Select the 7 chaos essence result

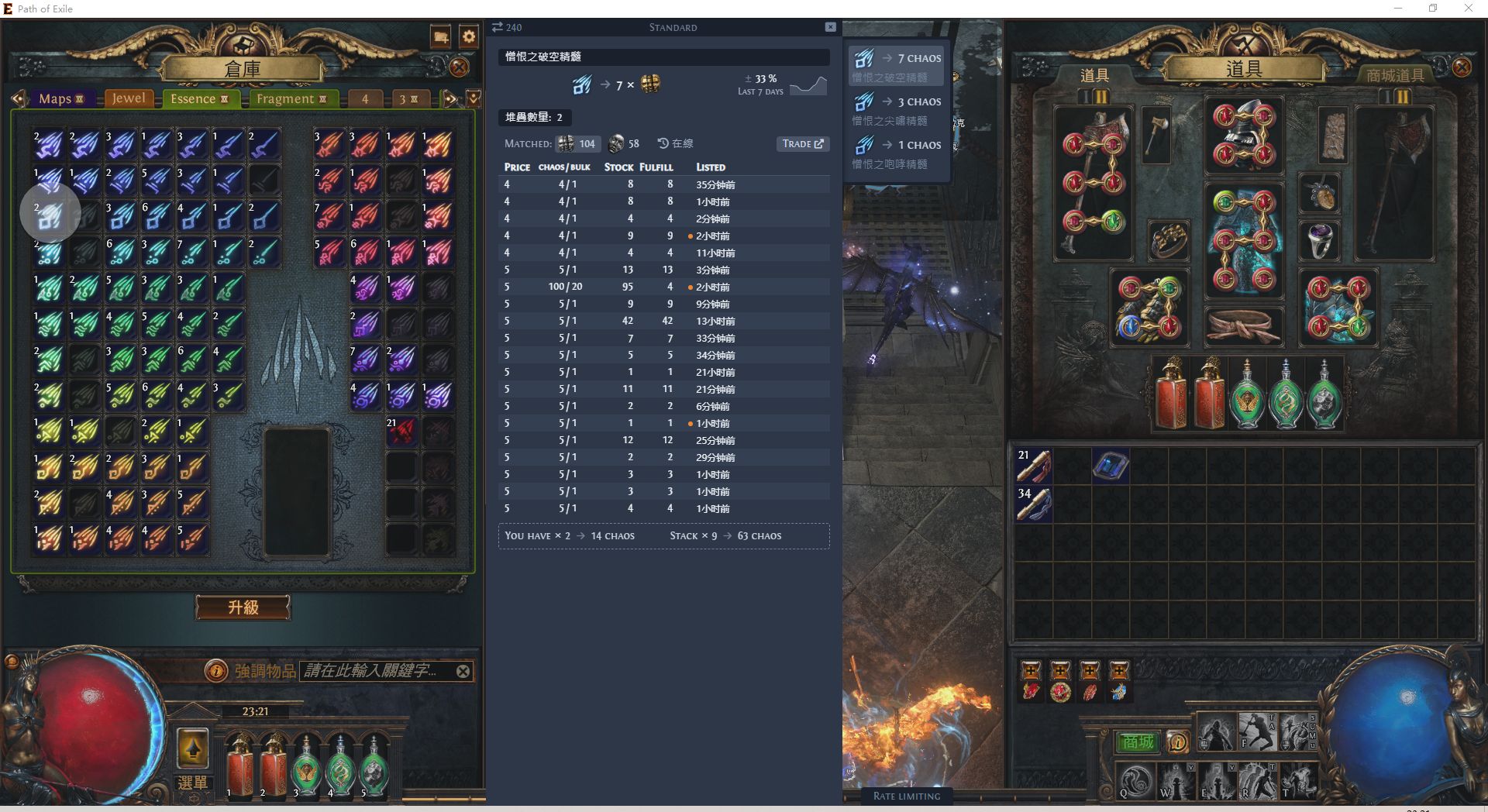pyautogui.click(x=896, y=66)
